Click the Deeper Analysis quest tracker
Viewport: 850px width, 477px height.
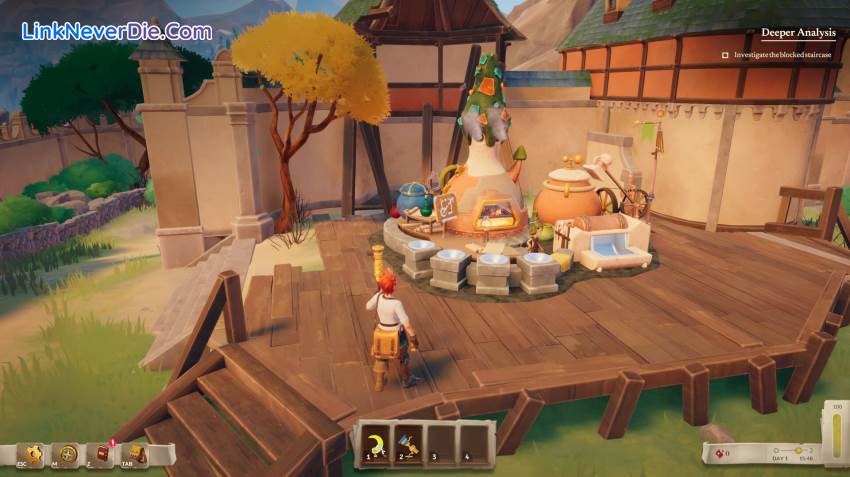click(x=797, y=32)
